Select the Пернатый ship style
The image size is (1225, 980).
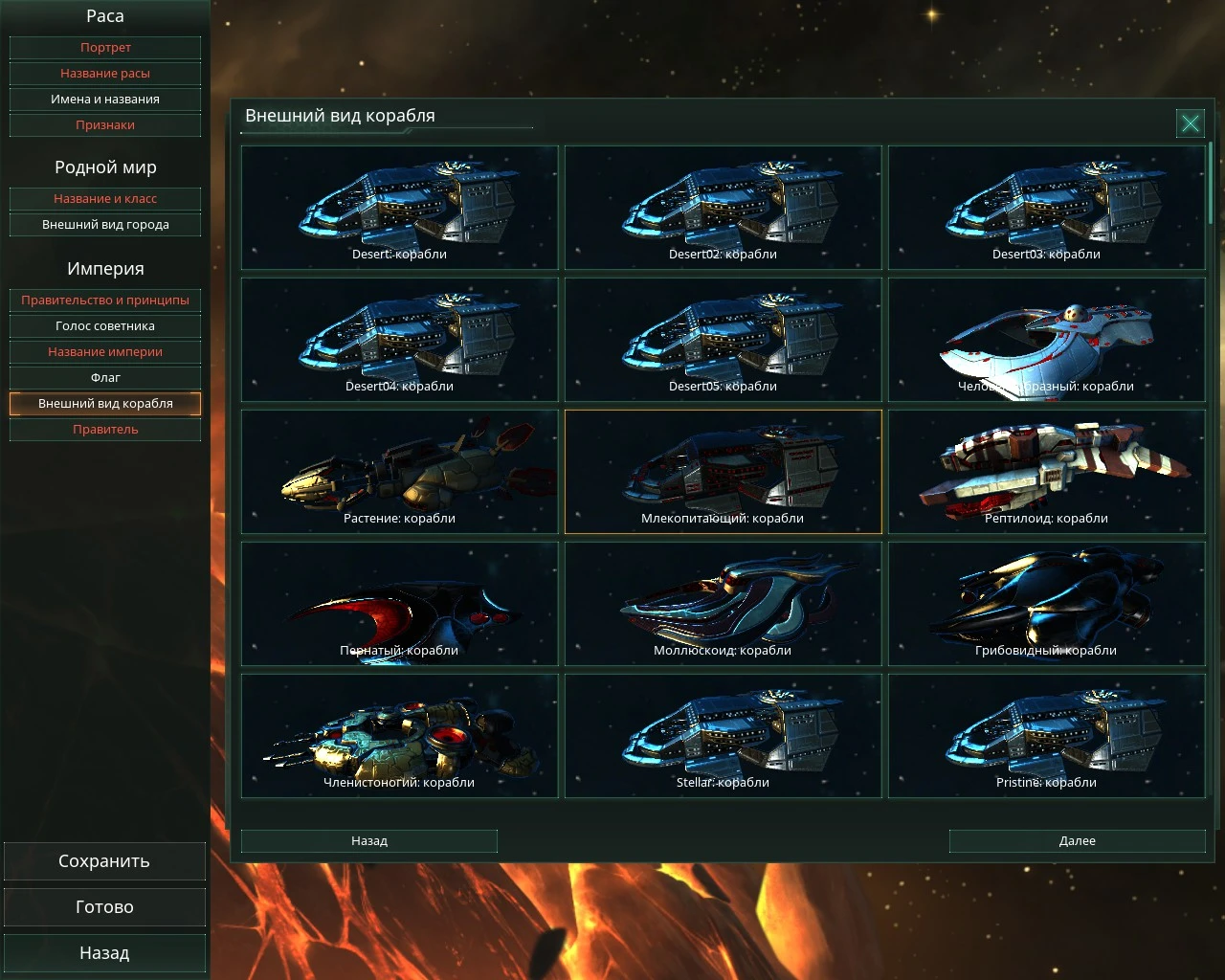(x=399, y=603)
